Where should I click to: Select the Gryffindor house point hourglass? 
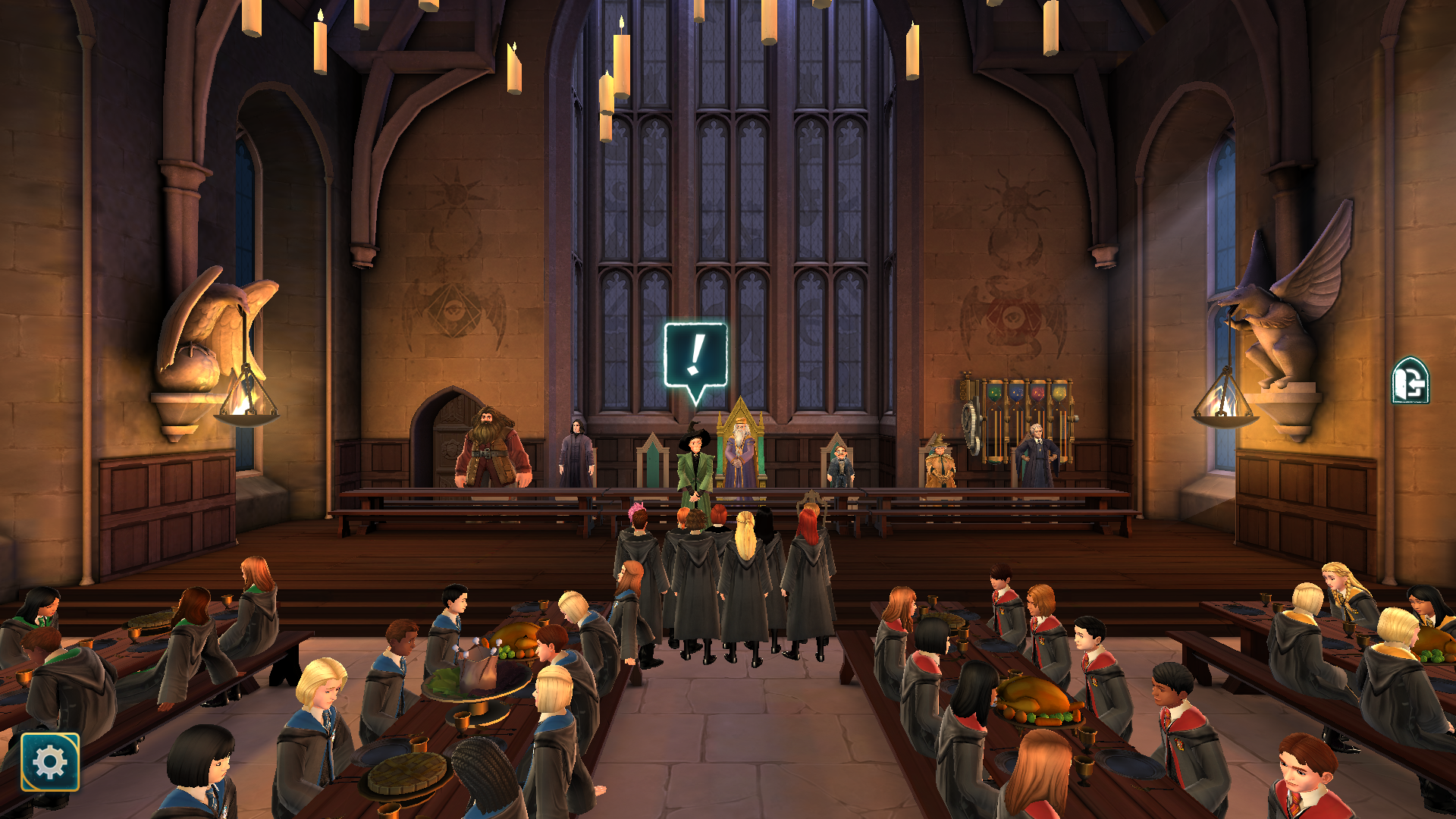1037,394
